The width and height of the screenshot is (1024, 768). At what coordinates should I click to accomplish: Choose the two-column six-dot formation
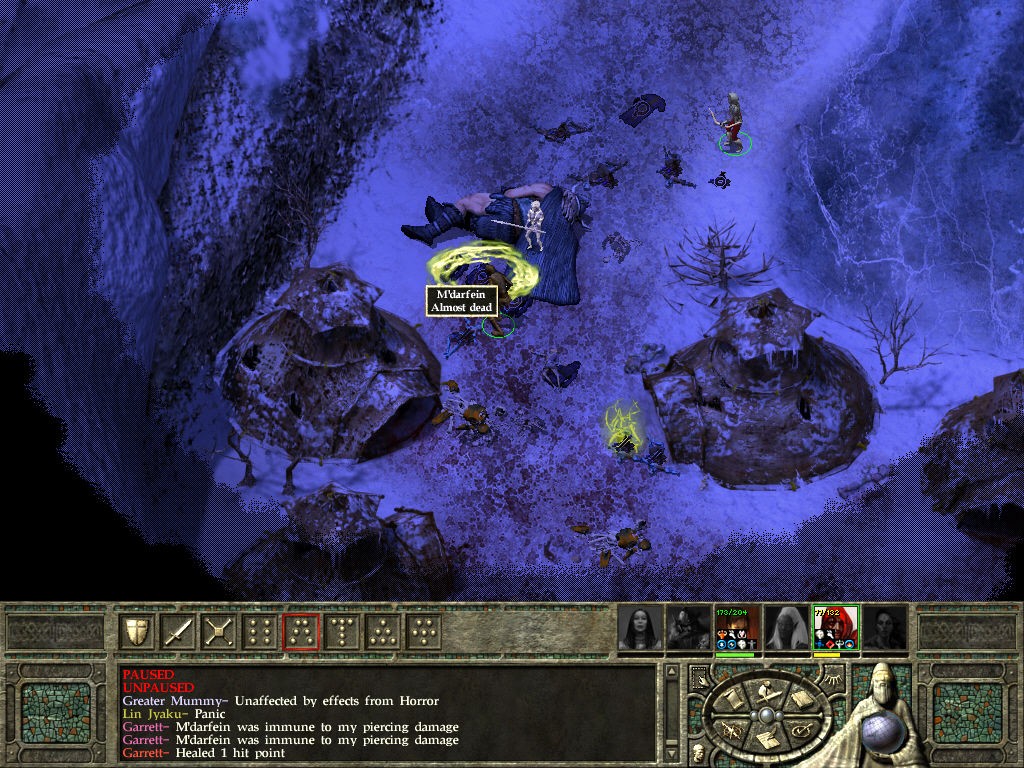point(260,631)
